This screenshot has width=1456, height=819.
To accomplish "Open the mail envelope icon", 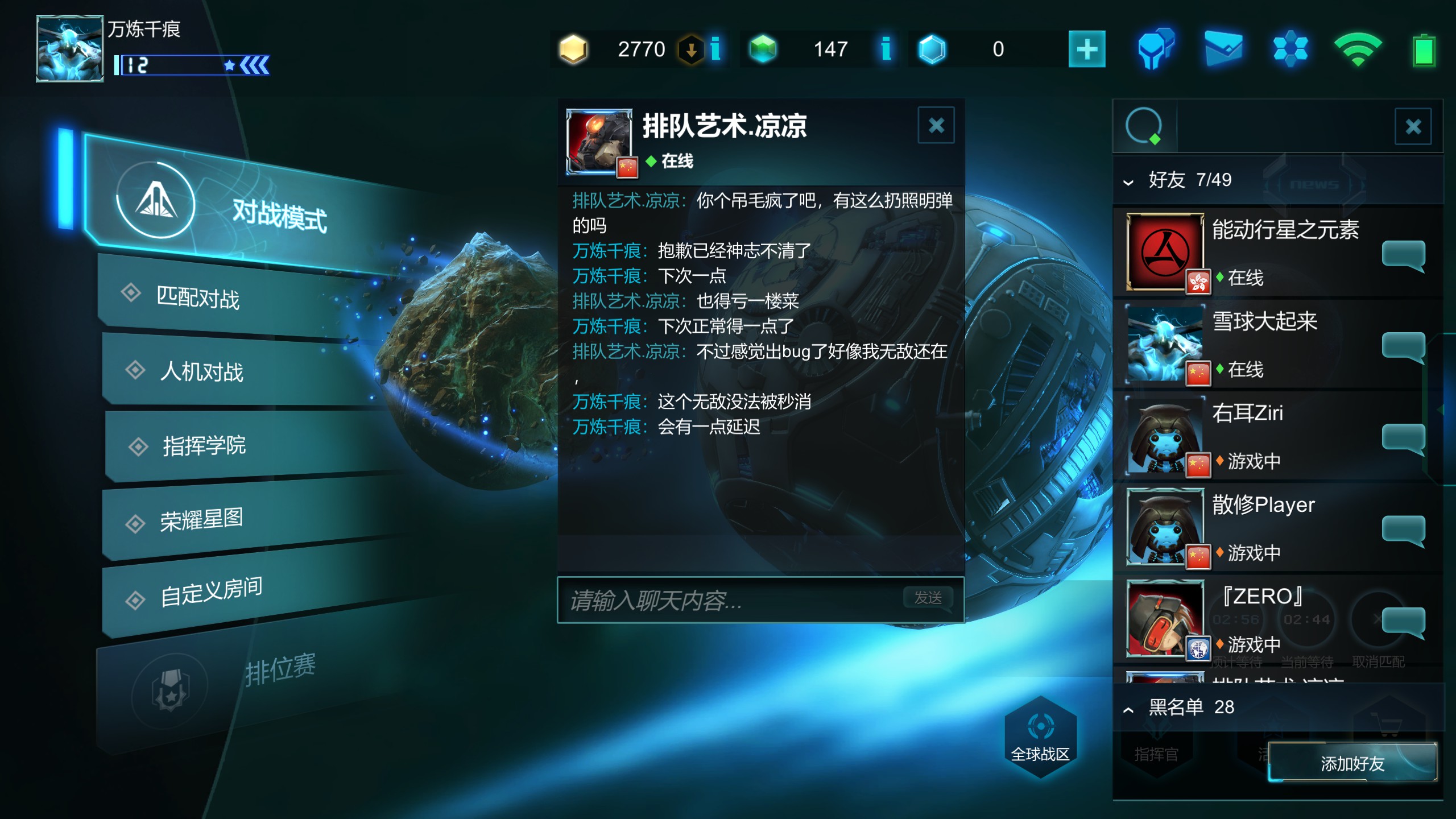I will [x=1223, y=49].
